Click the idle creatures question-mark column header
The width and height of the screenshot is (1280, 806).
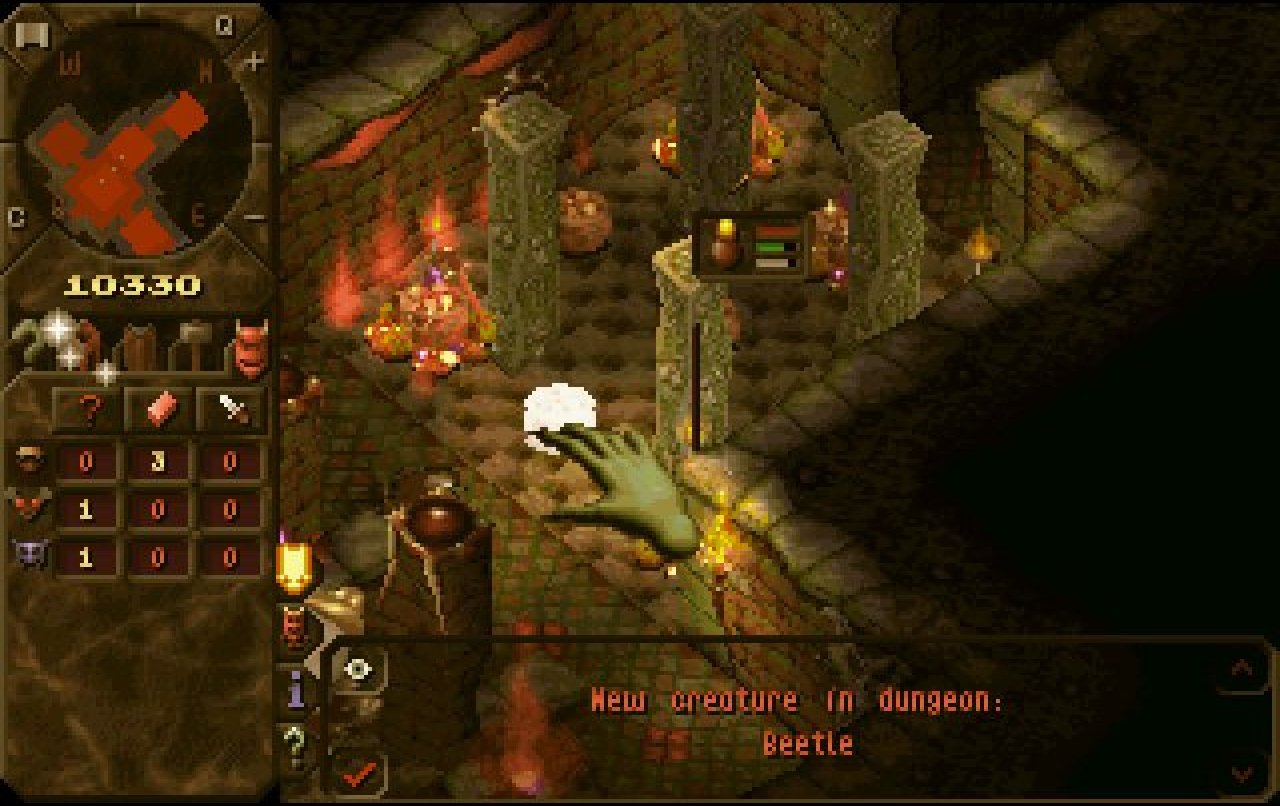(x=86, y=409)
